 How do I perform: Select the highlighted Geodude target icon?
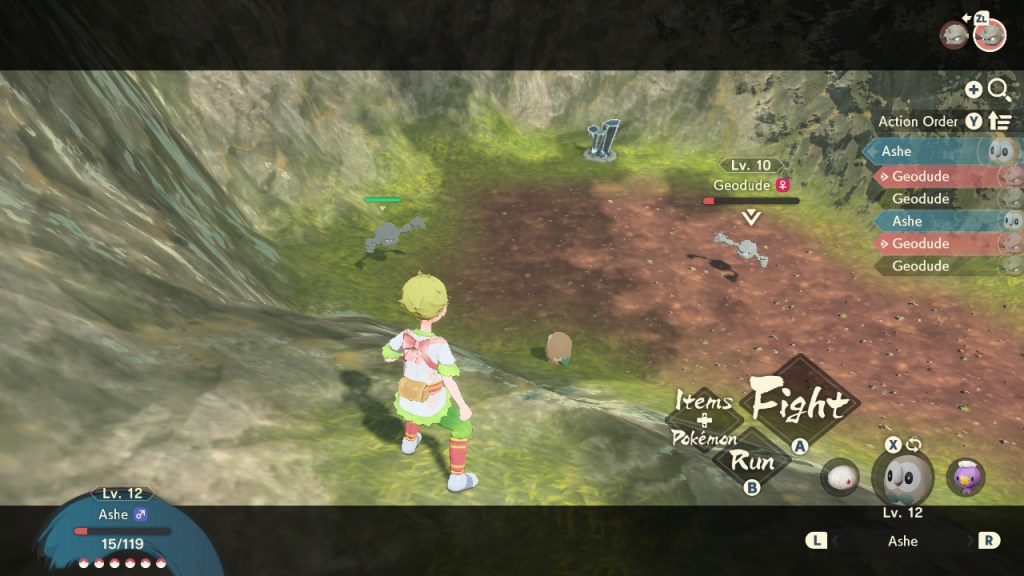click(989, 34)
